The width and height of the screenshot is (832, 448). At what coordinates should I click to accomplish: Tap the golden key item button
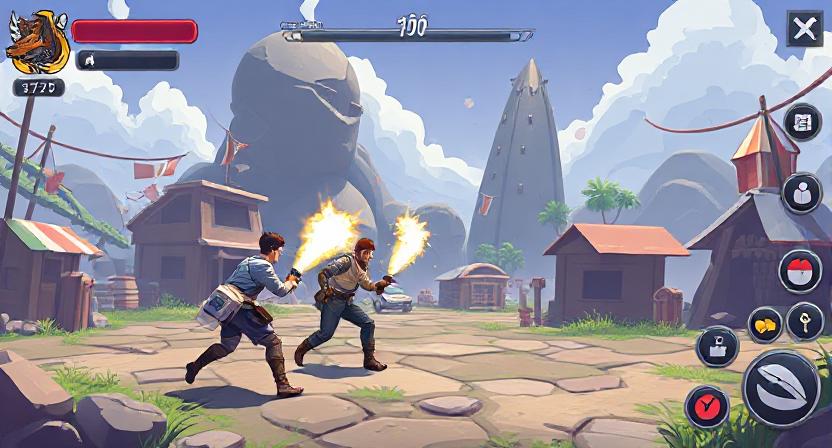(804, 321)
